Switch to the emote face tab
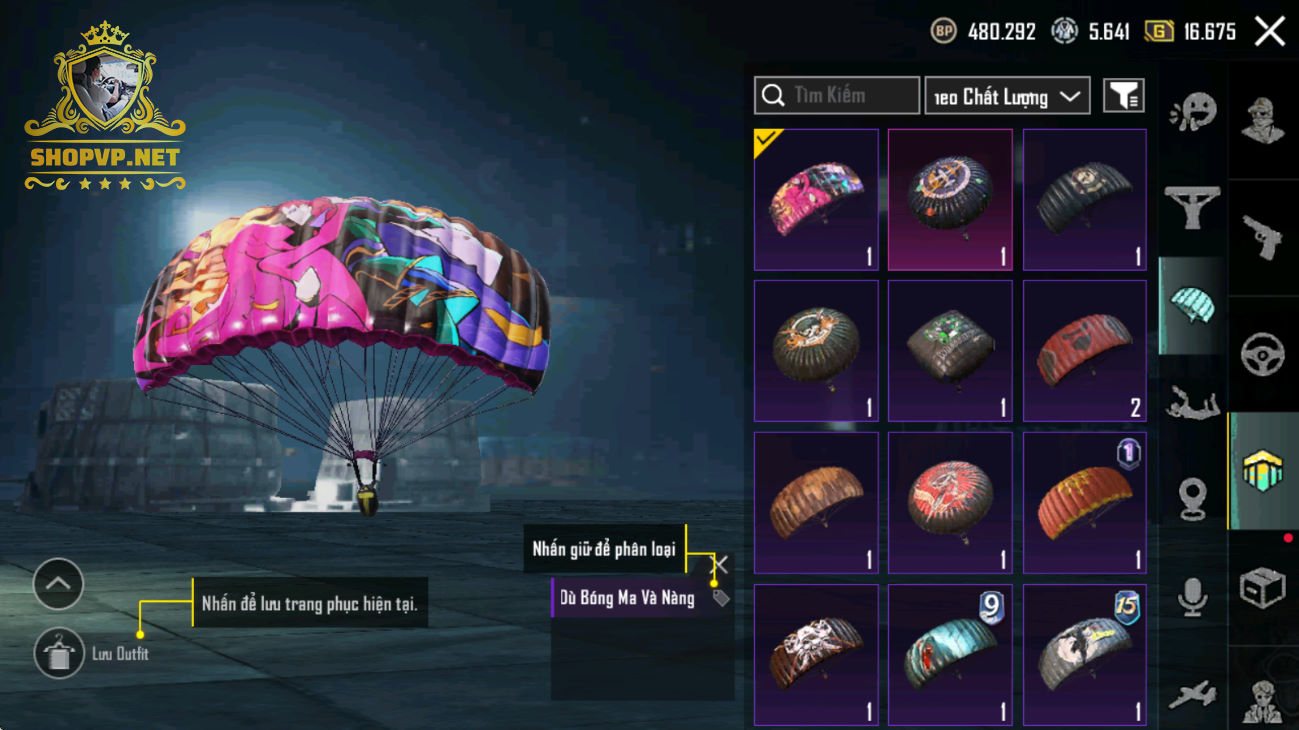The height and width of the screenshot is (730, 1299). [1192, 112]
